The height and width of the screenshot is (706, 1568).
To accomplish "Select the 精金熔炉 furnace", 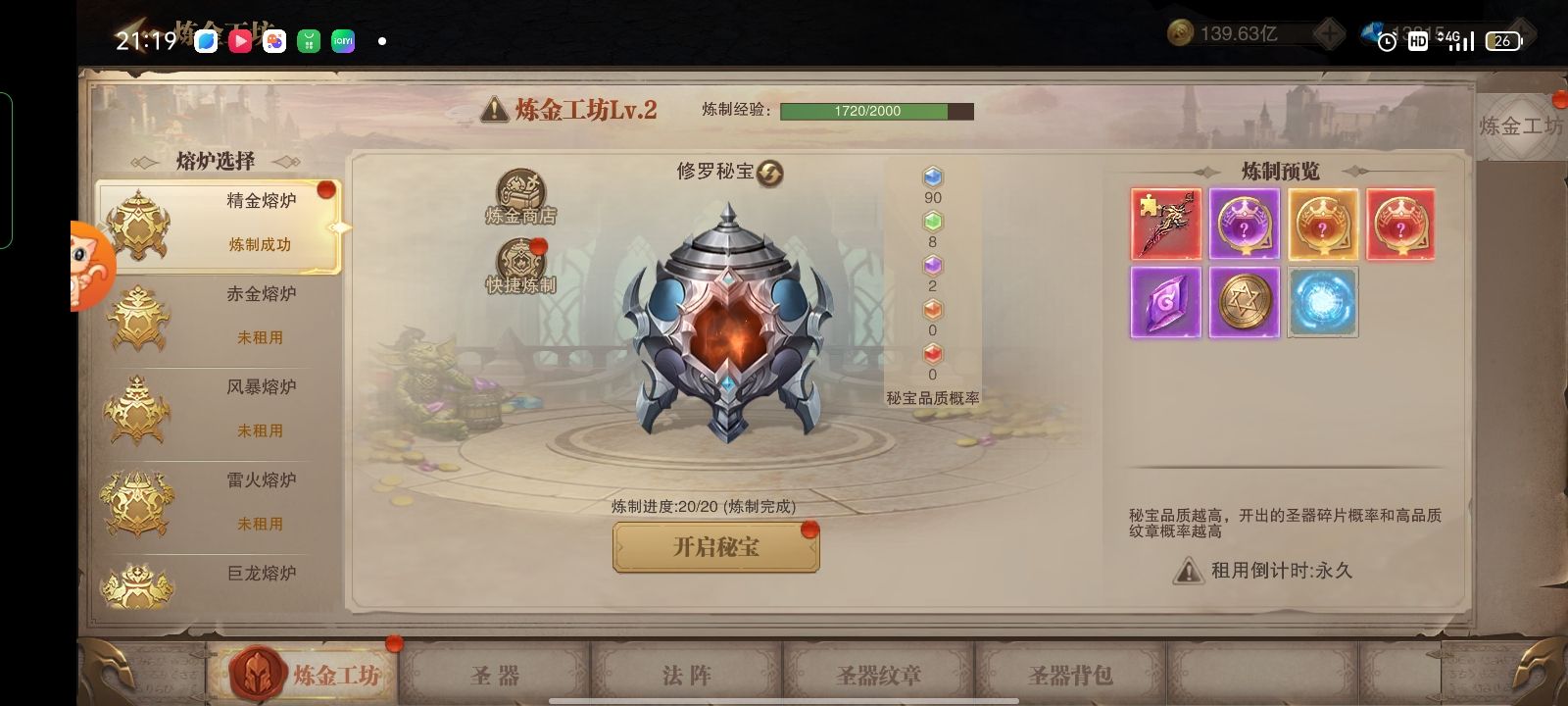I will coord(218,226).
